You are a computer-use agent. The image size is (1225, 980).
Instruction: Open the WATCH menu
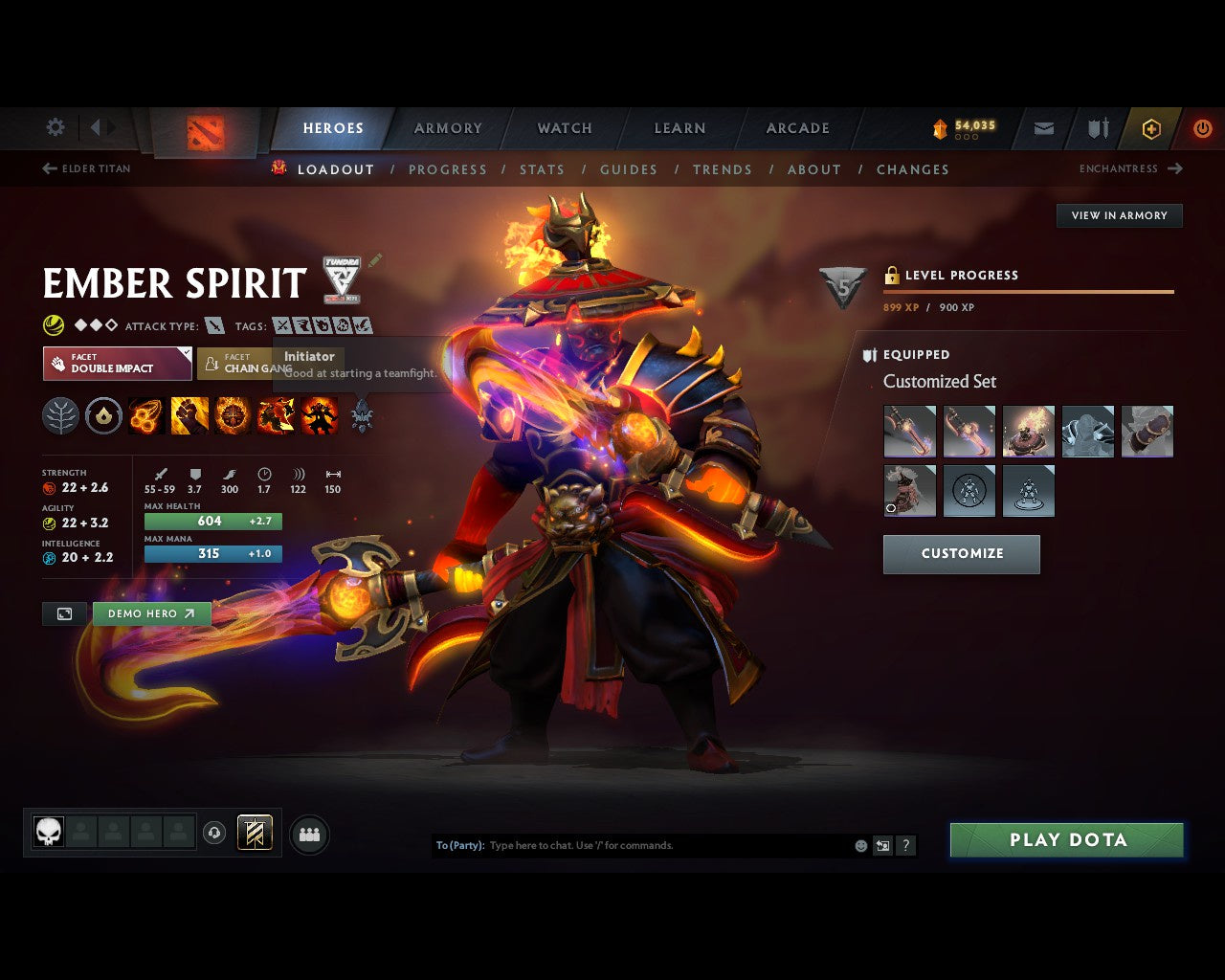[565, 128]
